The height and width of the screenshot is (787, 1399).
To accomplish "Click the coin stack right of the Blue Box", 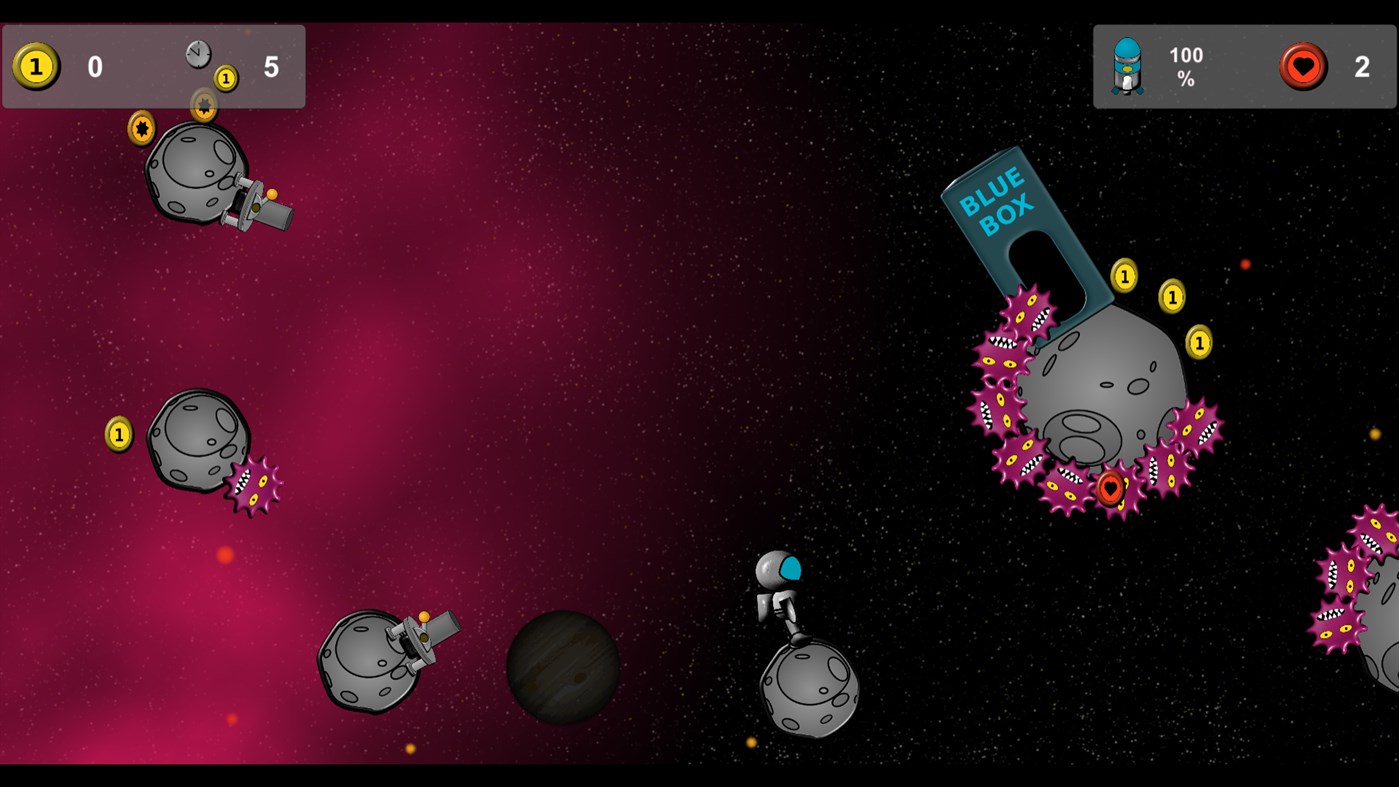I will (x=1171, y=297).
